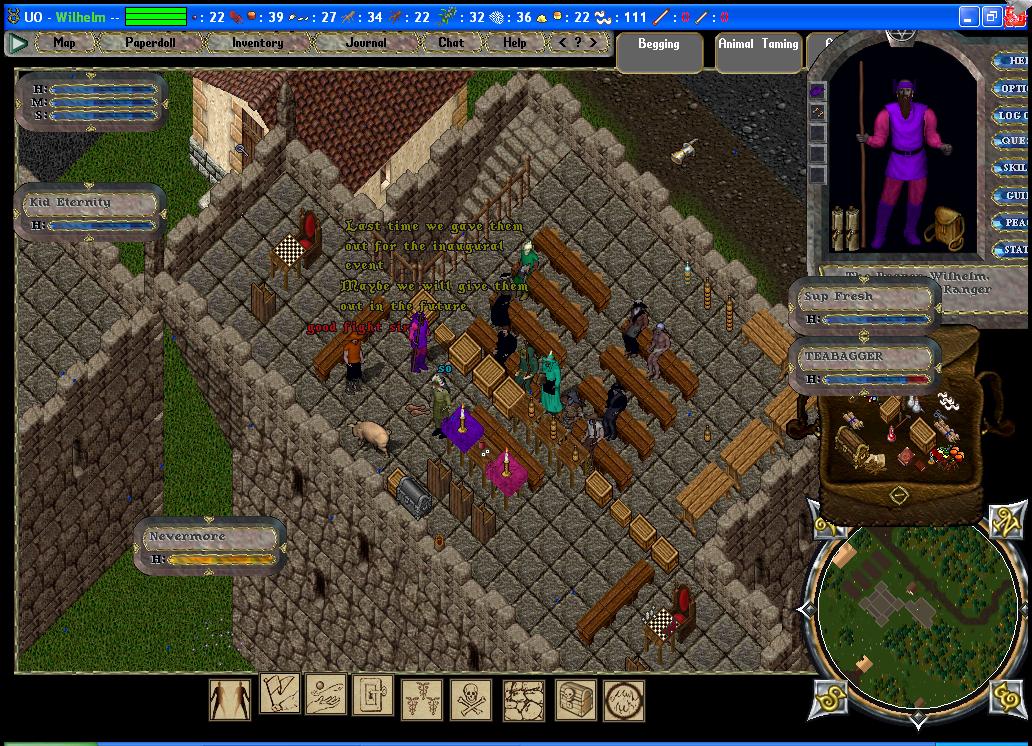
Task: Click the skull and crossbones hotbar icon
Action: click(470, 698)
